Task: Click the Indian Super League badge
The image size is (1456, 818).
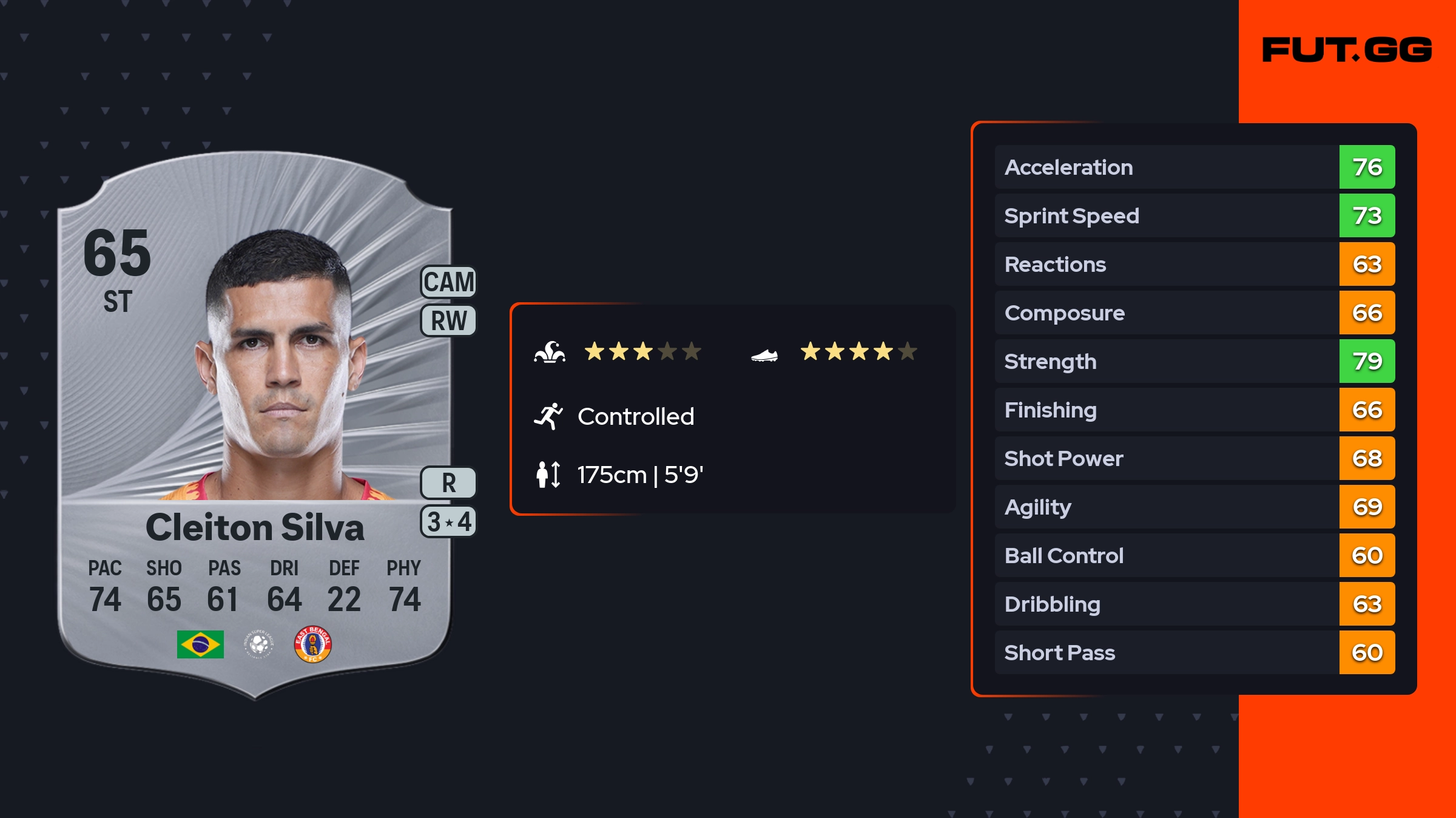Action: [259, 644]
